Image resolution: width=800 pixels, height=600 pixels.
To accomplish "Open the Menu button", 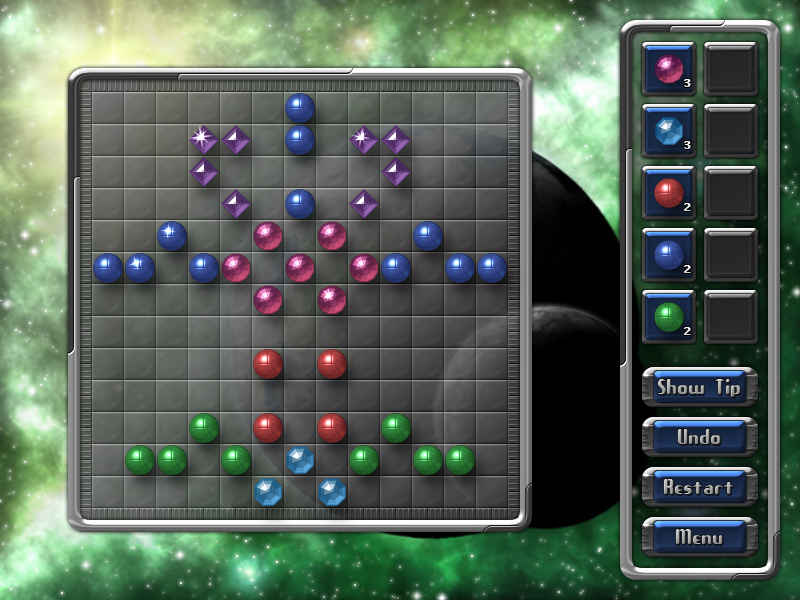I will tap(699, 537).
